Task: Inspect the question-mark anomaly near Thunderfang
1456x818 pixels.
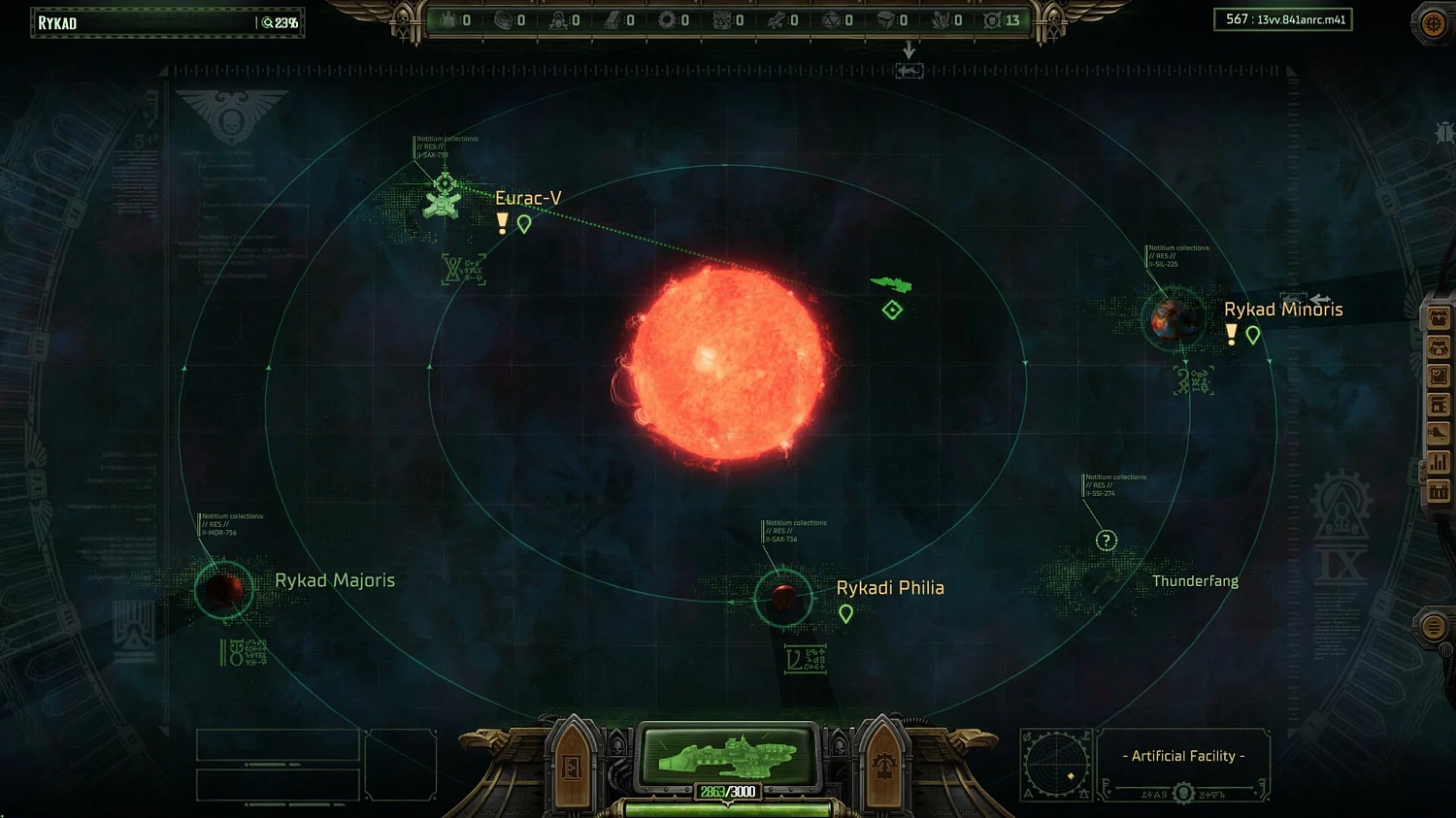Action: [1106, 540]
